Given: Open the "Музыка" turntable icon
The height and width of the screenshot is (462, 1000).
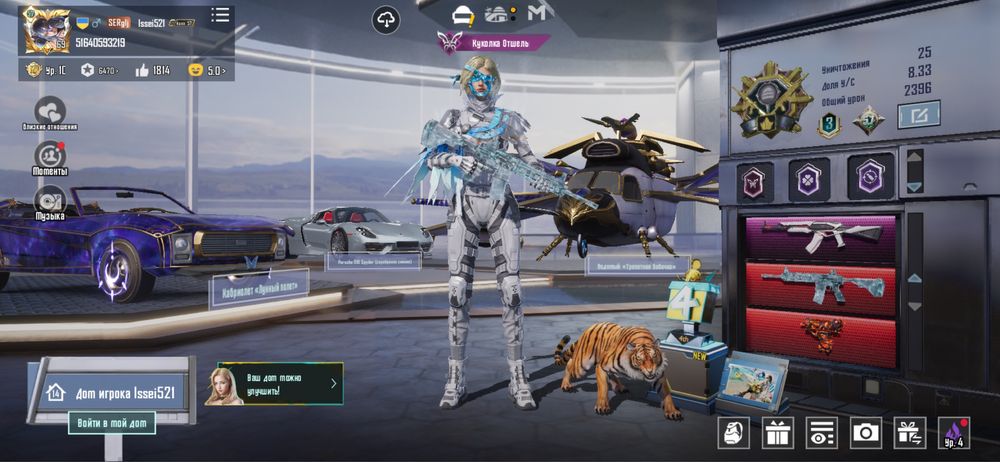Looking at the screenshot, I should coord(49,201).
